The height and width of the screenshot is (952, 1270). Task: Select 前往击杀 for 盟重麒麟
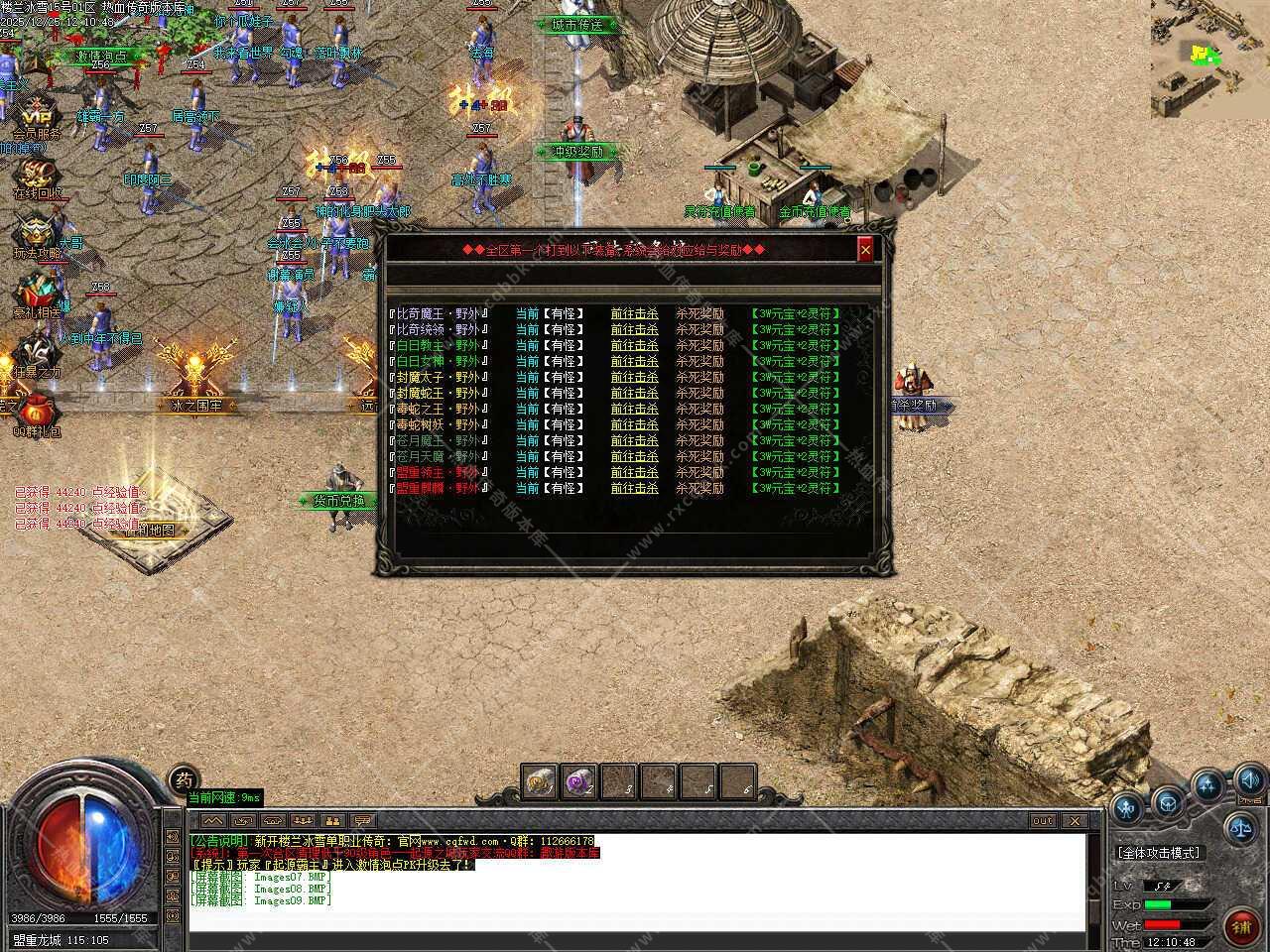coord(634,488)
